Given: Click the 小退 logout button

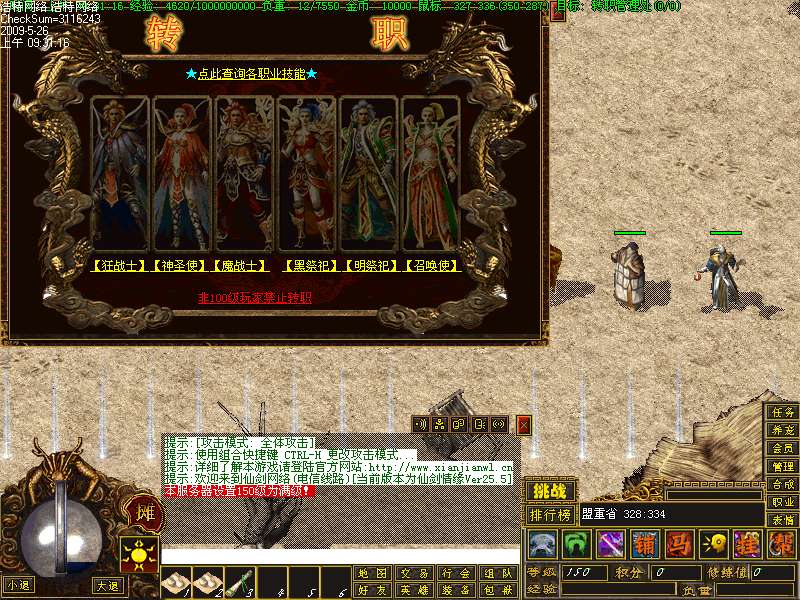Looking at the screenshot, I should (17, 585).
